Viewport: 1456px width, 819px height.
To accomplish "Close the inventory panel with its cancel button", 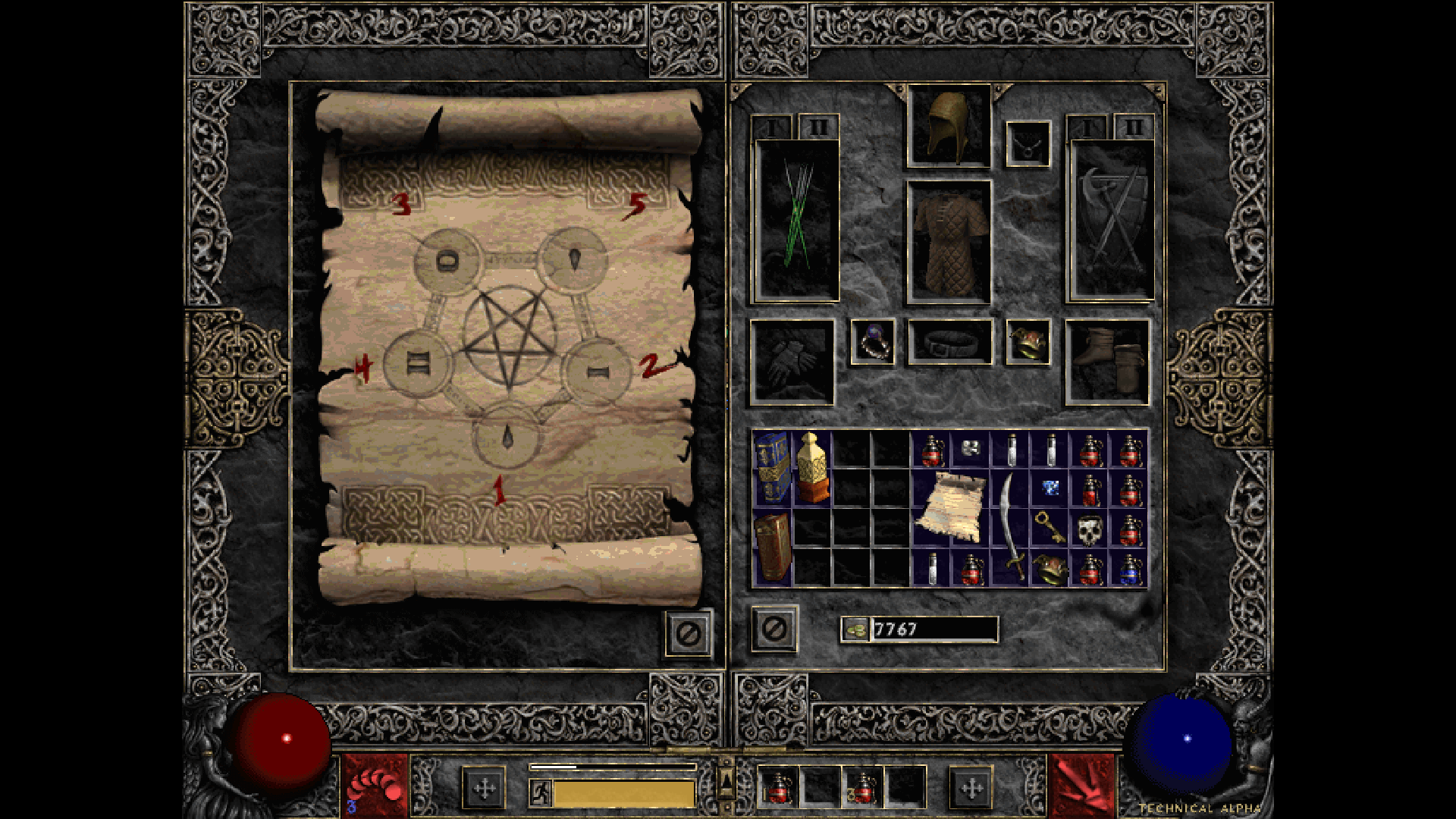I will (773, 629).
